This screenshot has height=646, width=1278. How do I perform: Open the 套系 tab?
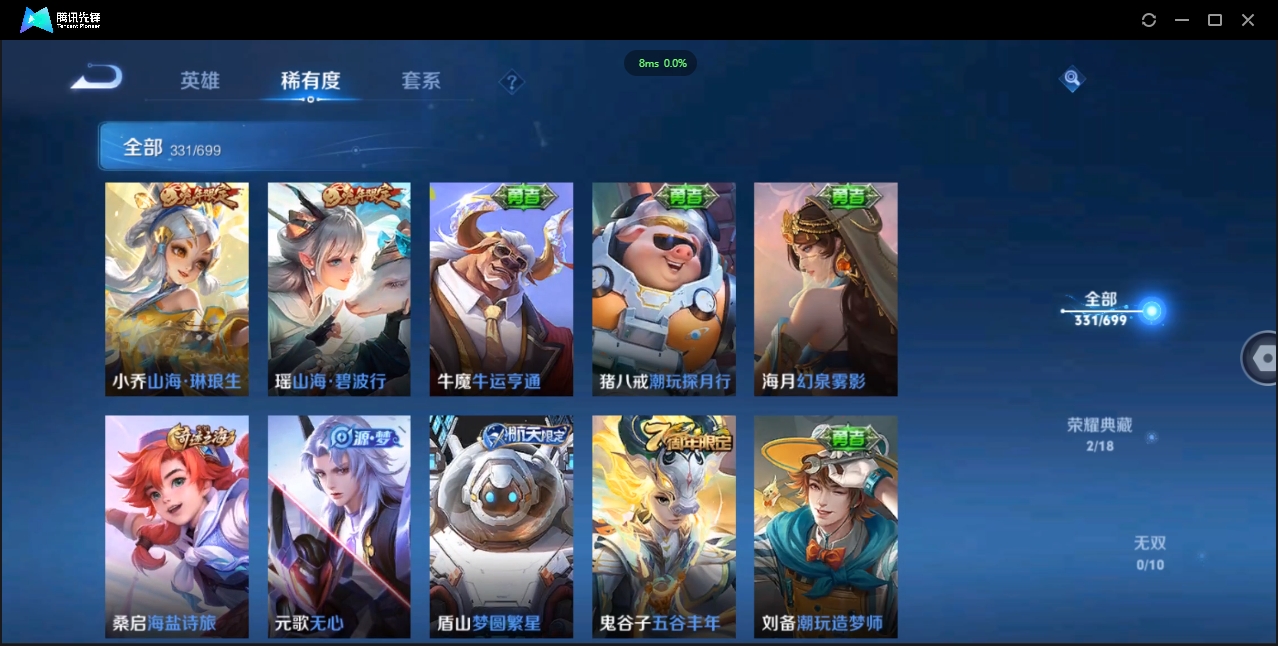pyautogui.click(x=421, y=81)
